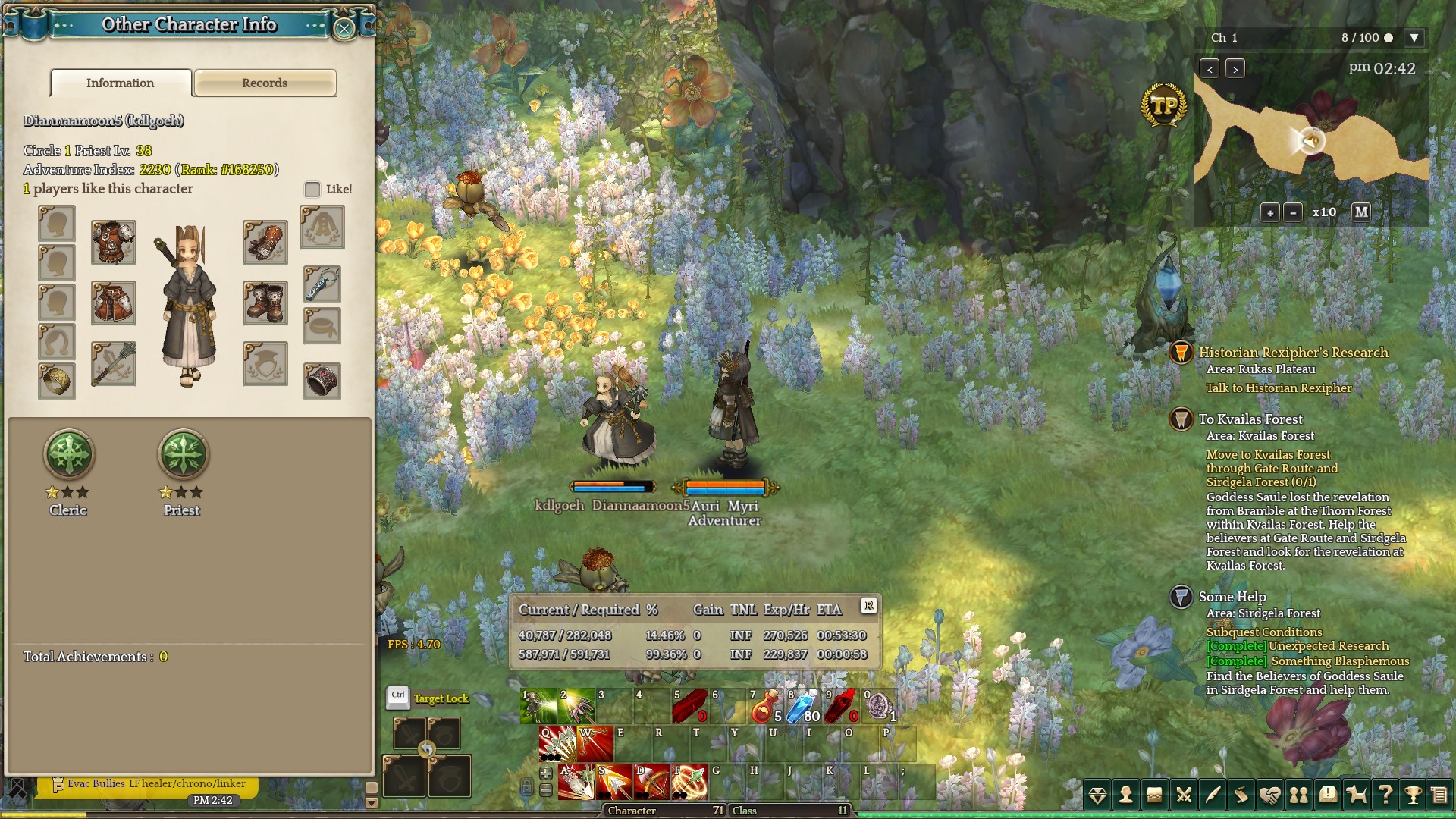The height and width of the screenshot is (819, 1456).
Task: Reset the experience tracker with R button
Action: [869, 606]
